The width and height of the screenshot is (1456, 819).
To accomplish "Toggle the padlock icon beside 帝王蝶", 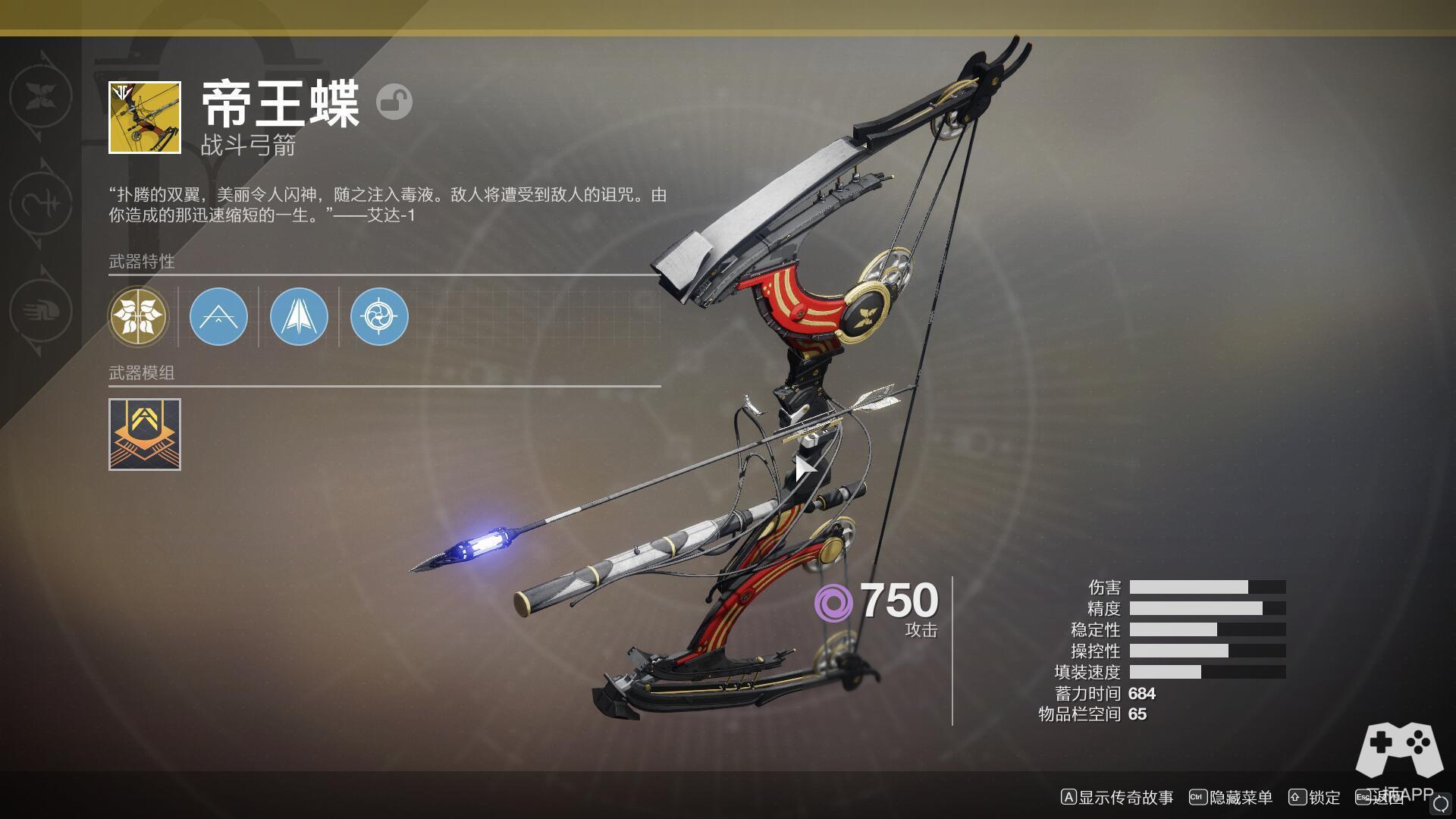I will [394, 102].
